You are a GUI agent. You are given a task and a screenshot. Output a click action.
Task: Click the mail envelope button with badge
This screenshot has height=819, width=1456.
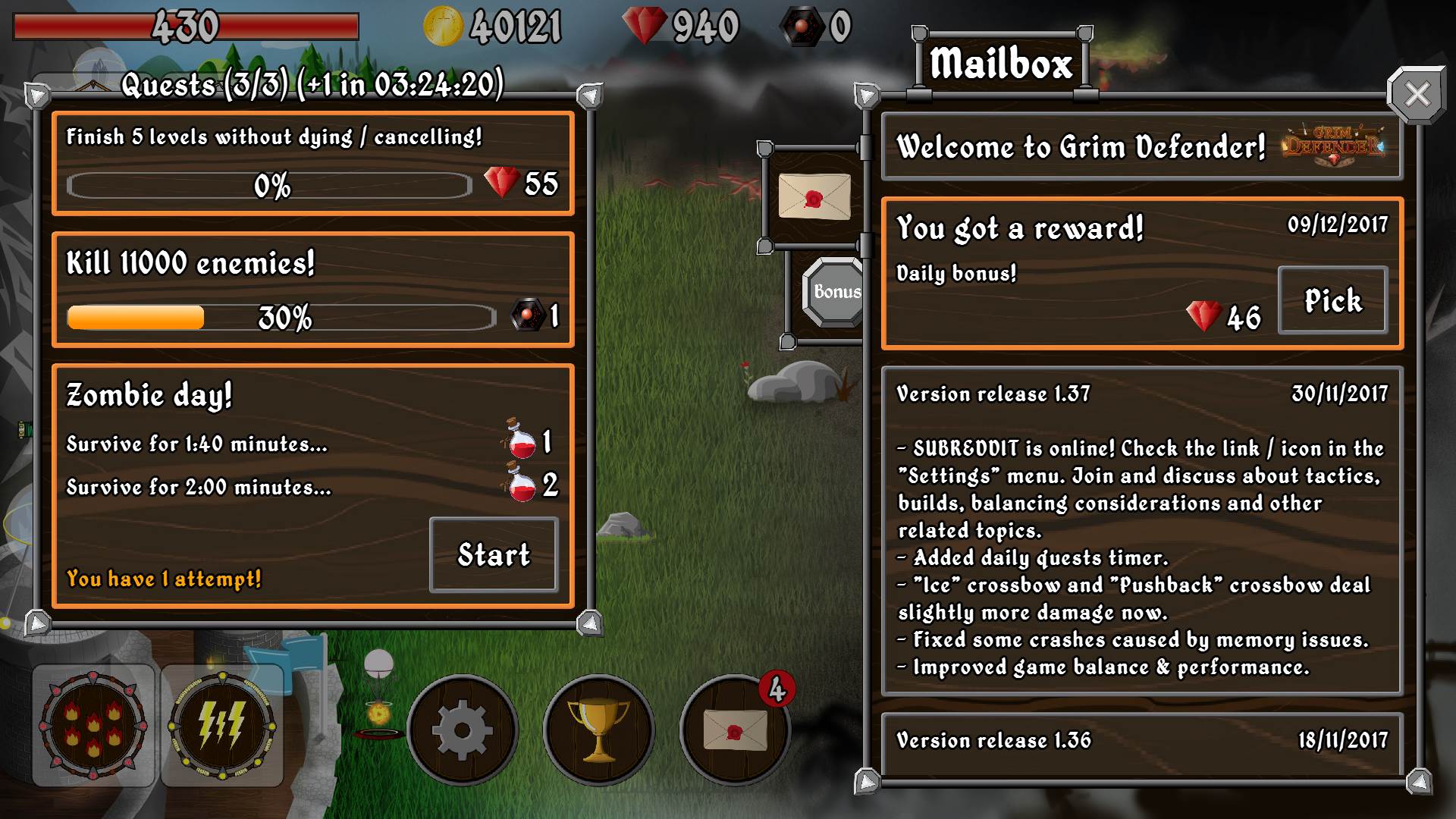click(x=734, y=730)
